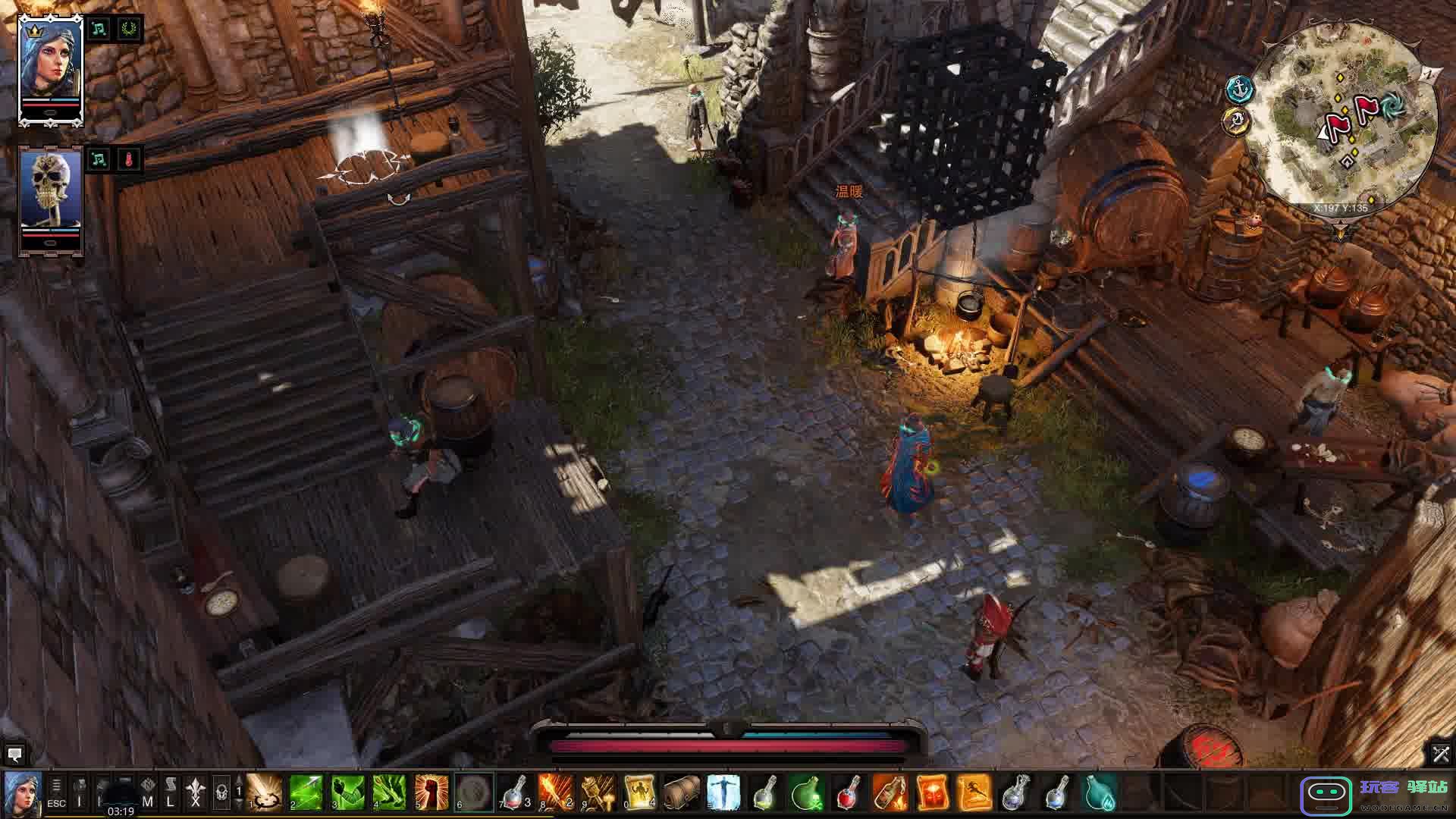1456x819 pixels.
Task: Open the map with the M button
Action: [148, 792]
